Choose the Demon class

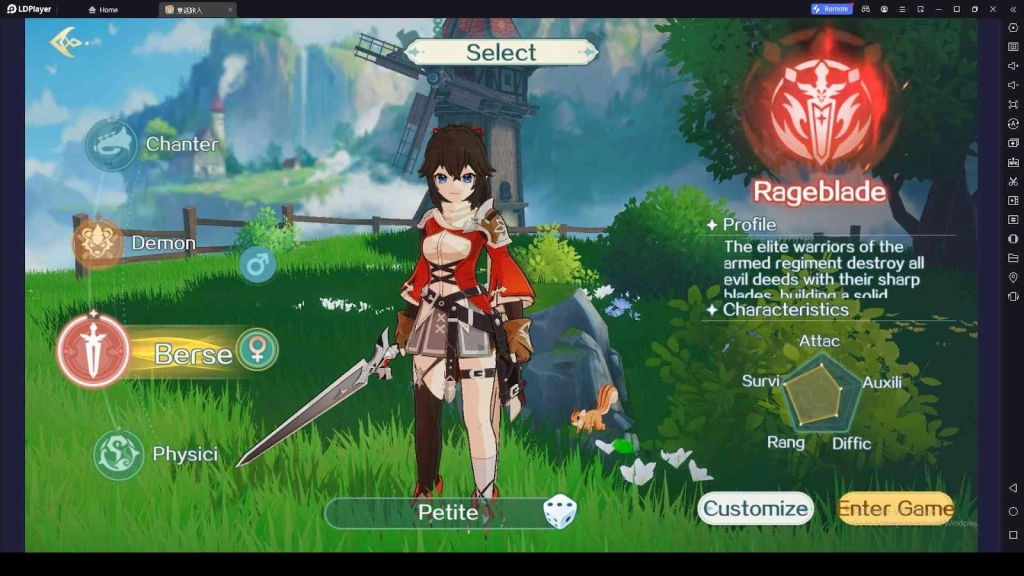98,243
